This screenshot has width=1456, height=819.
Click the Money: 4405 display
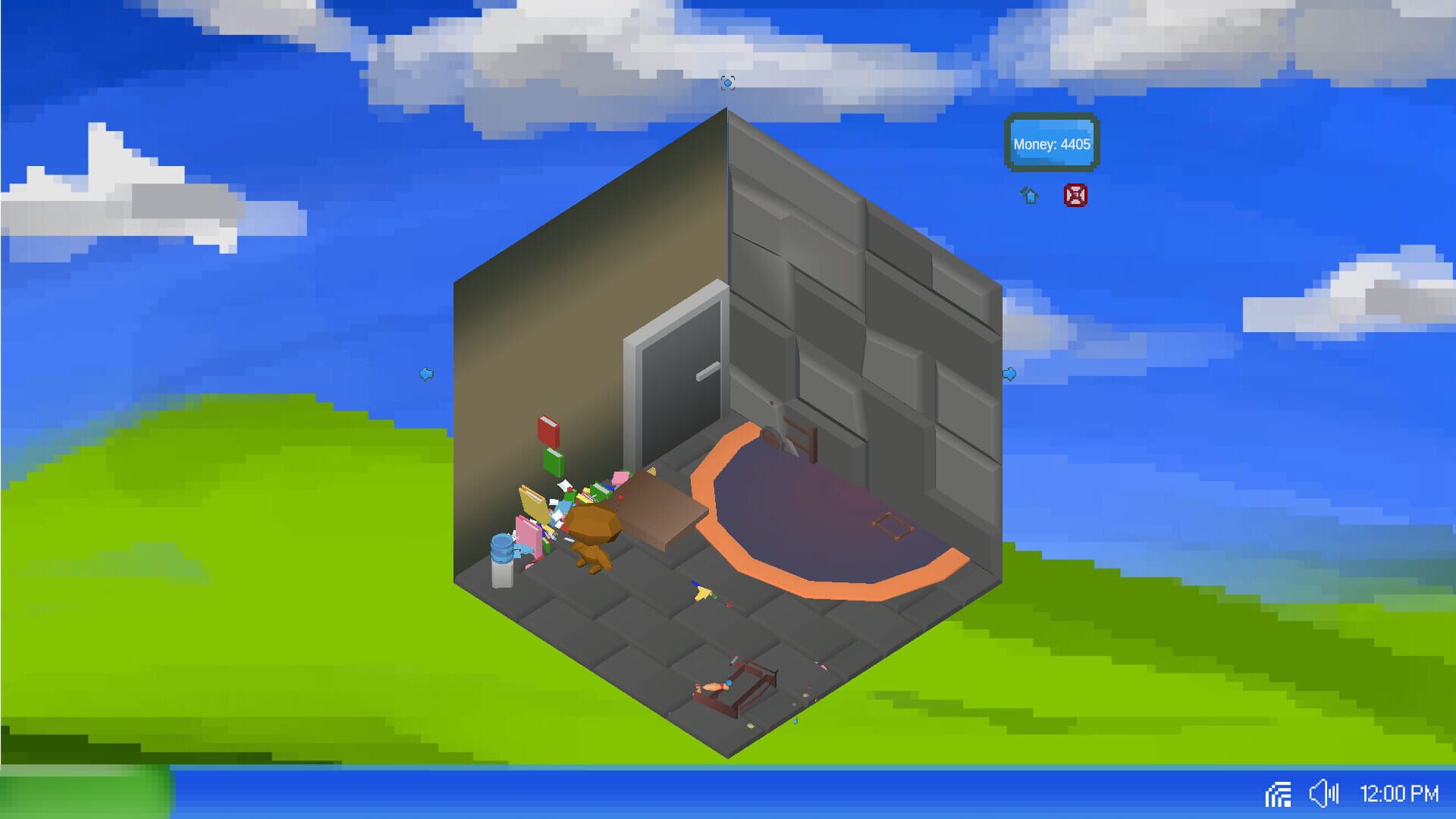1051,144
